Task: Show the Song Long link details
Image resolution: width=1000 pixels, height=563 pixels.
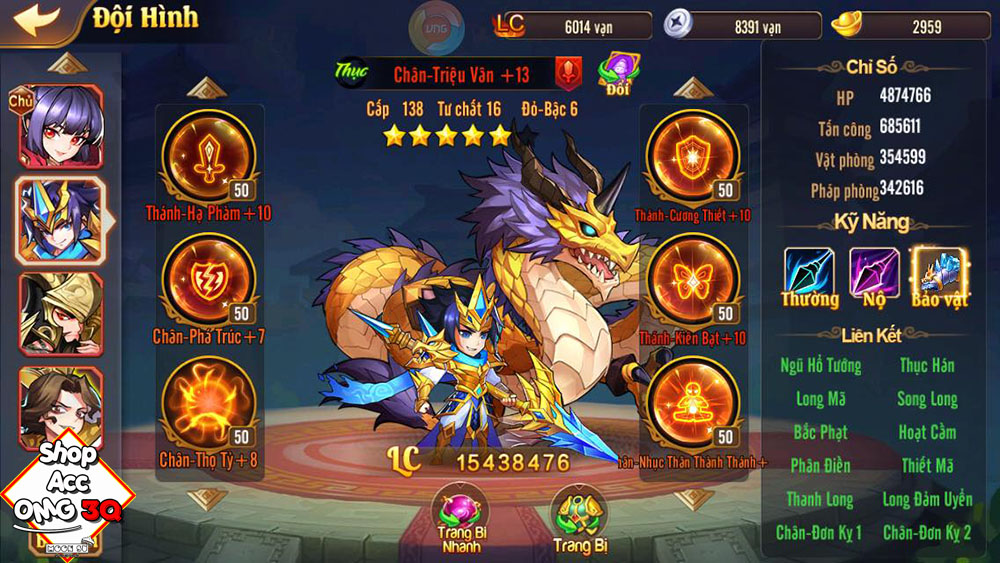Action: [927, 399]
